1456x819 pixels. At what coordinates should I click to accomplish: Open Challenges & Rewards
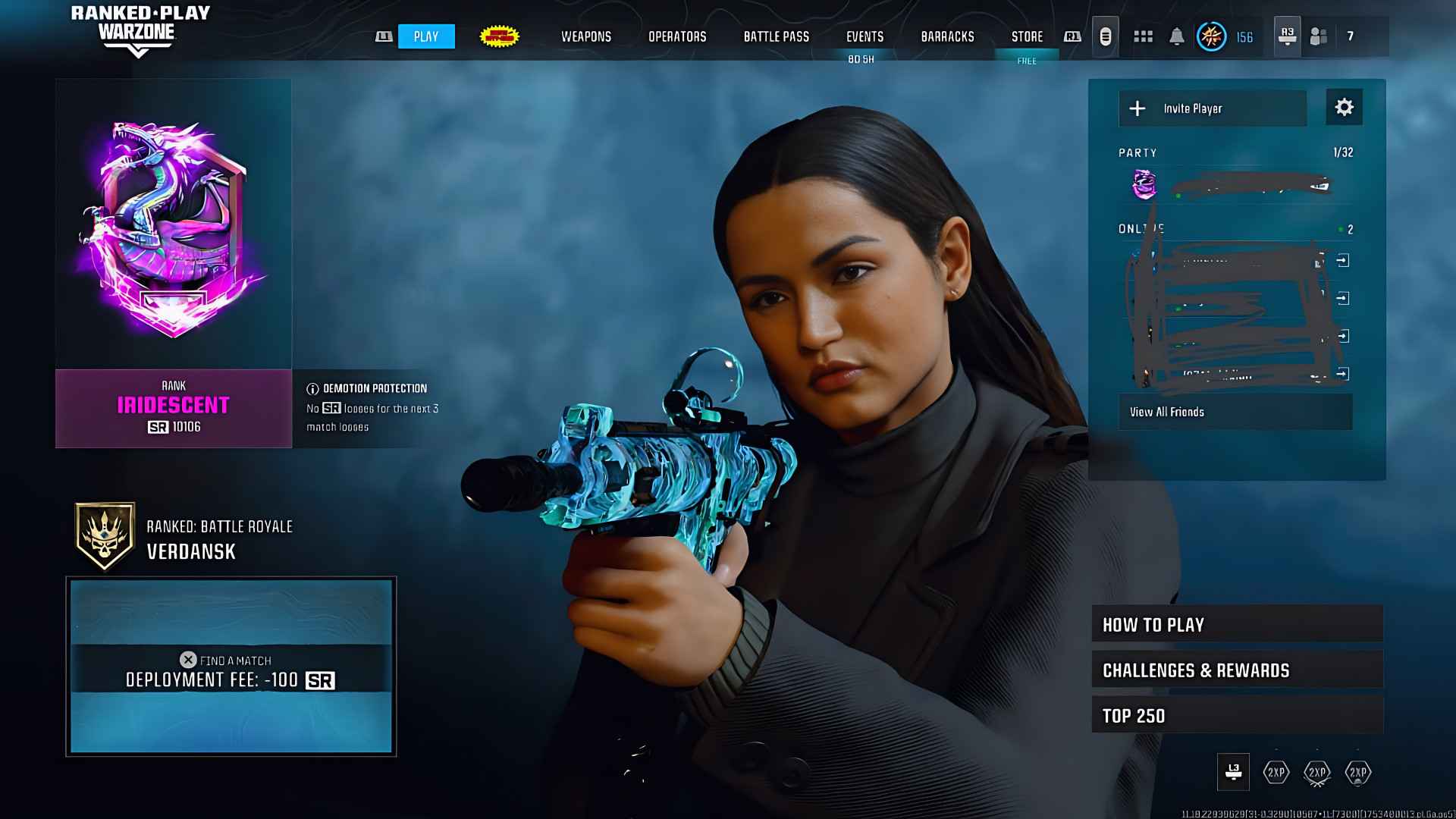pos(1237,670)
